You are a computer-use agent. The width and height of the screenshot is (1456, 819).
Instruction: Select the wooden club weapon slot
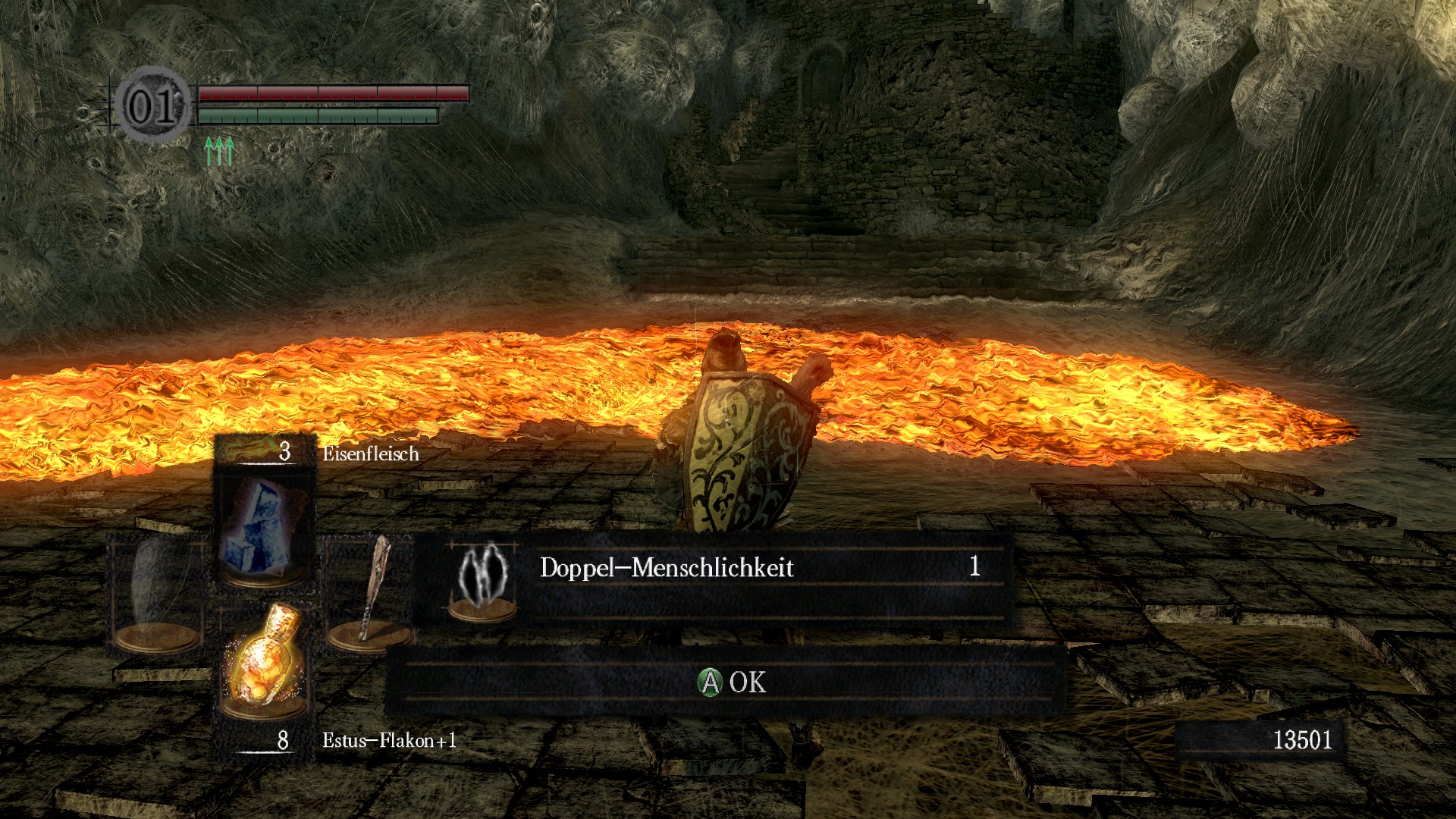[x=369, y=591]
